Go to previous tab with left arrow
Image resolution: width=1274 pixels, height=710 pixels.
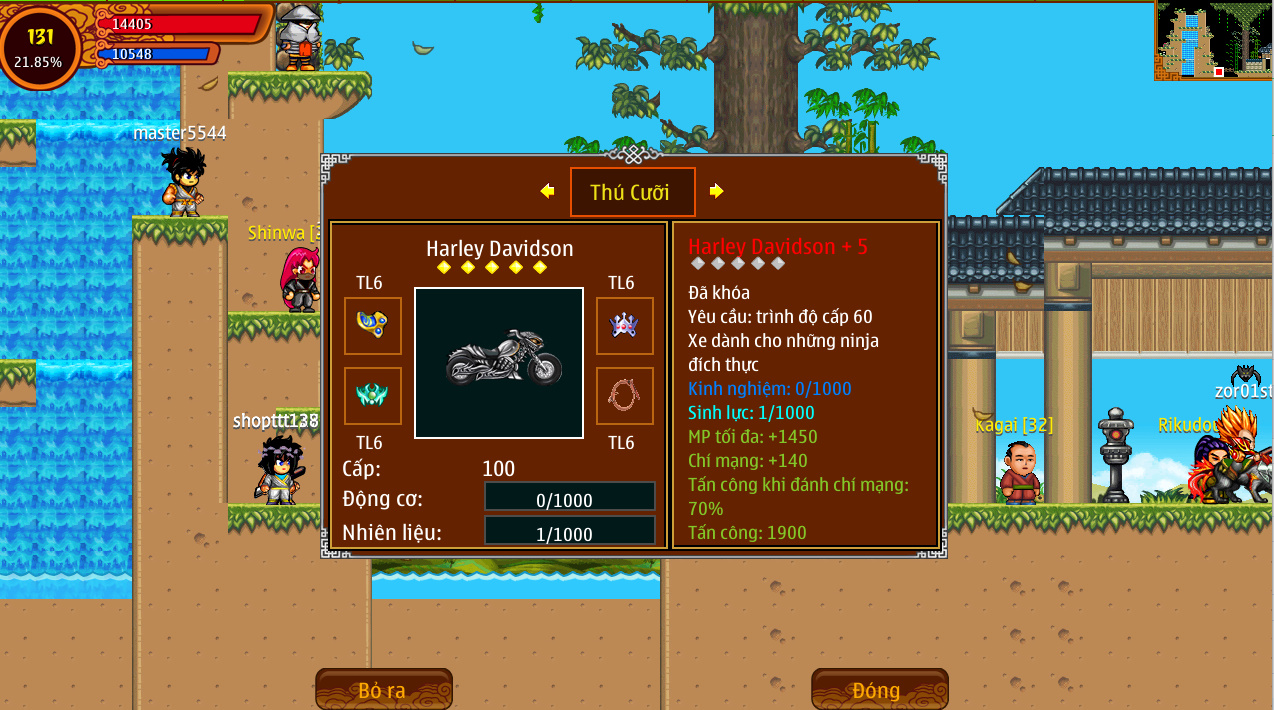[547, 191]
